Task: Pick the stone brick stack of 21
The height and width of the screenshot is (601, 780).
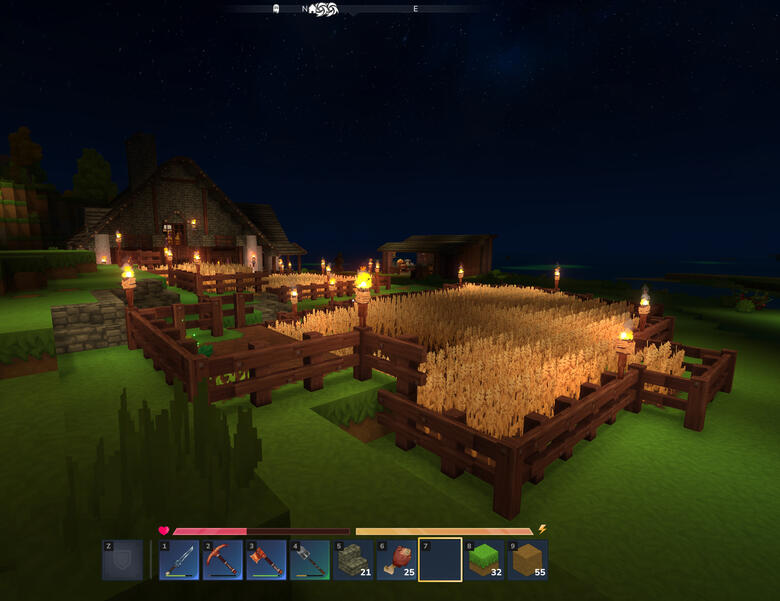Action: pos(353,560)
